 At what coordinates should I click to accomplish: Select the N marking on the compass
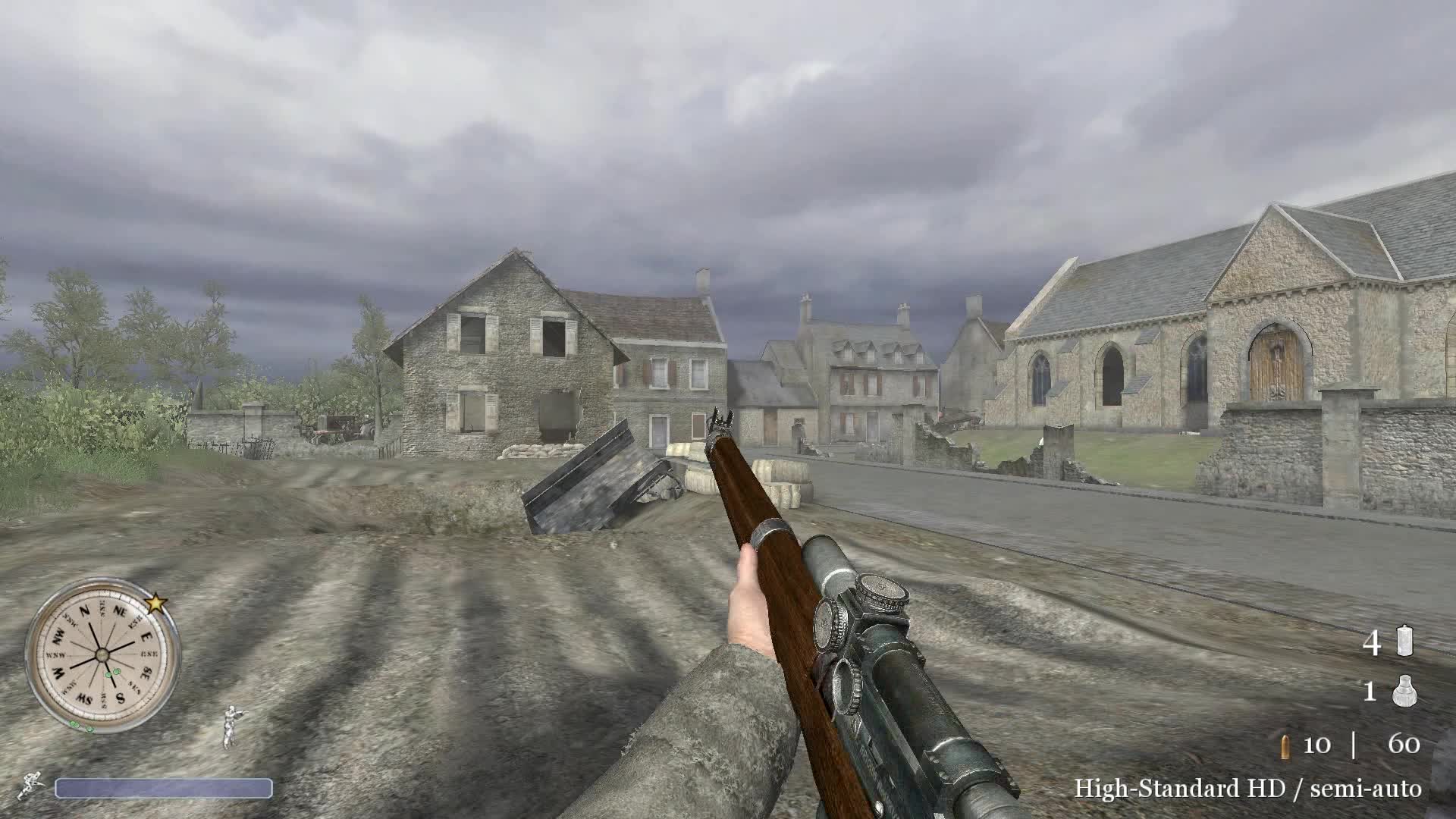pos(83,609)
